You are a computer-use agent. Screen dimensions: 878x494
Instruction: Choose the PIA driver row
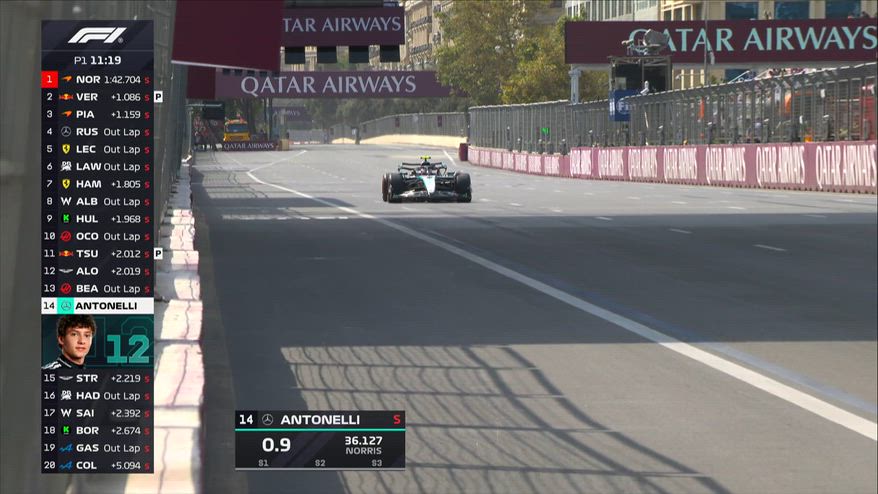click(x=97, y=114)
